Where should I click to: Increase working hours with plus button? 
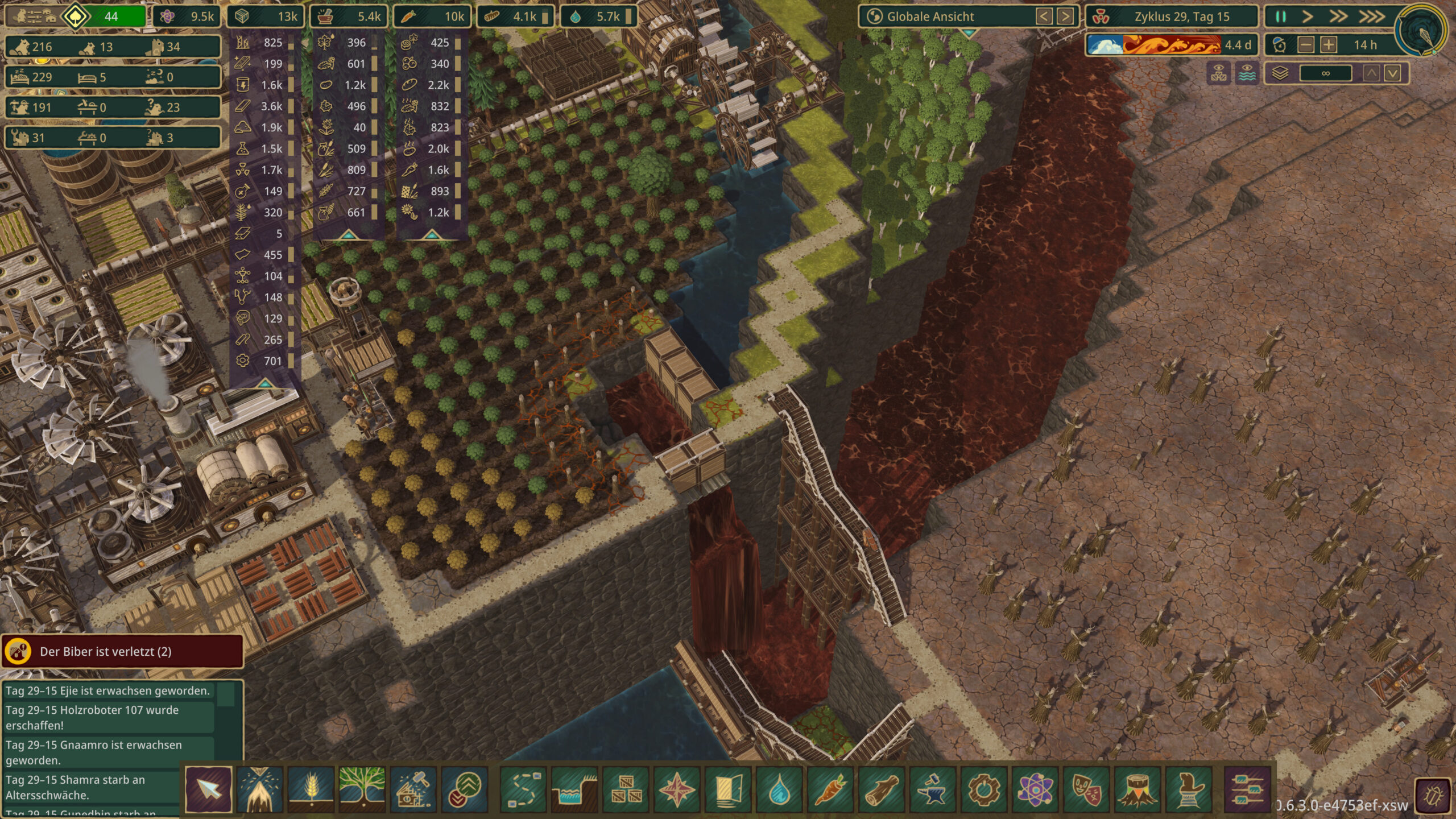coord(1329,45)
